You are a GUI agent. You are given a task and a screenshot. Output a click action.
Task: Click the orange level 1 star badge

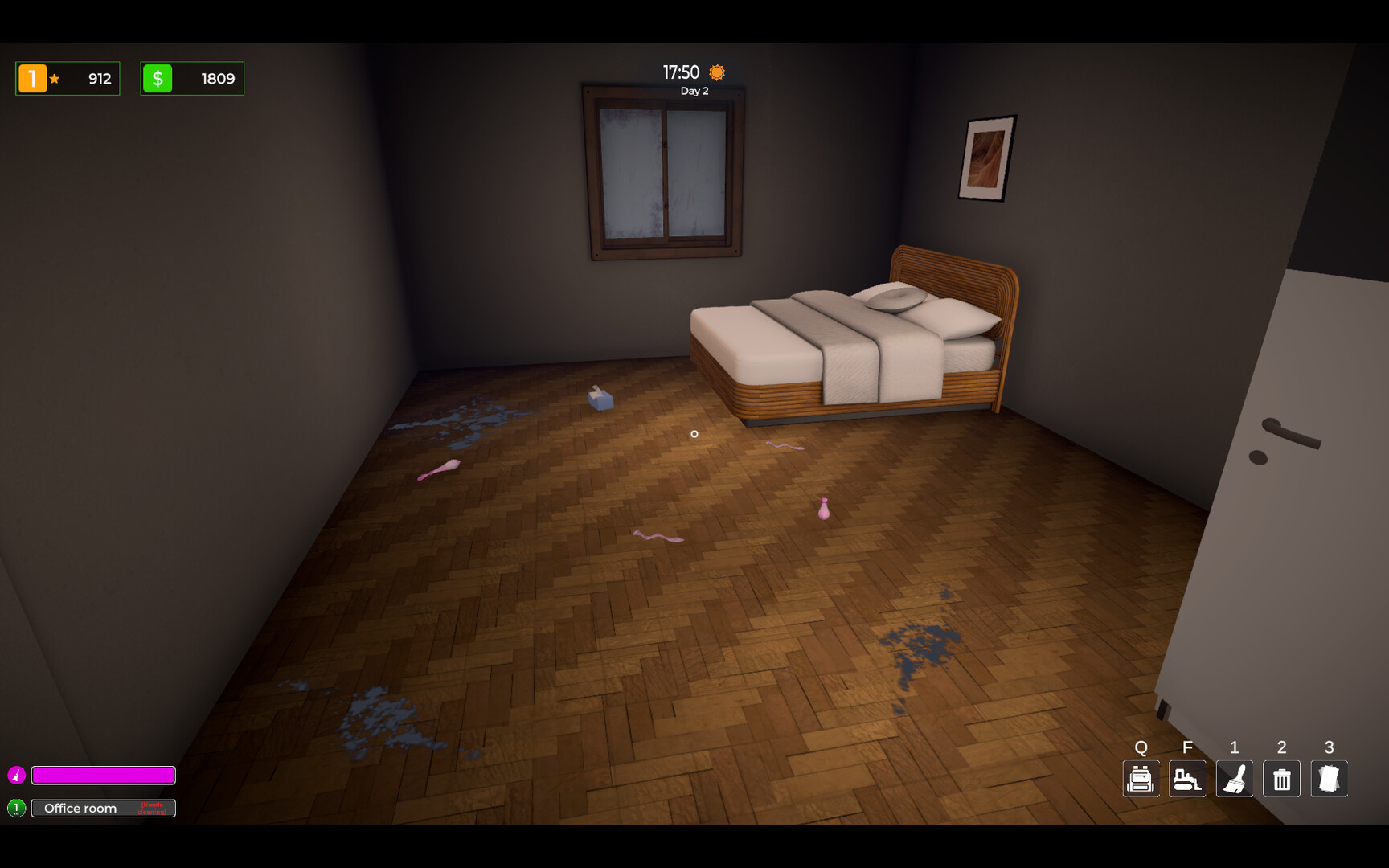(x=32, y=78)
